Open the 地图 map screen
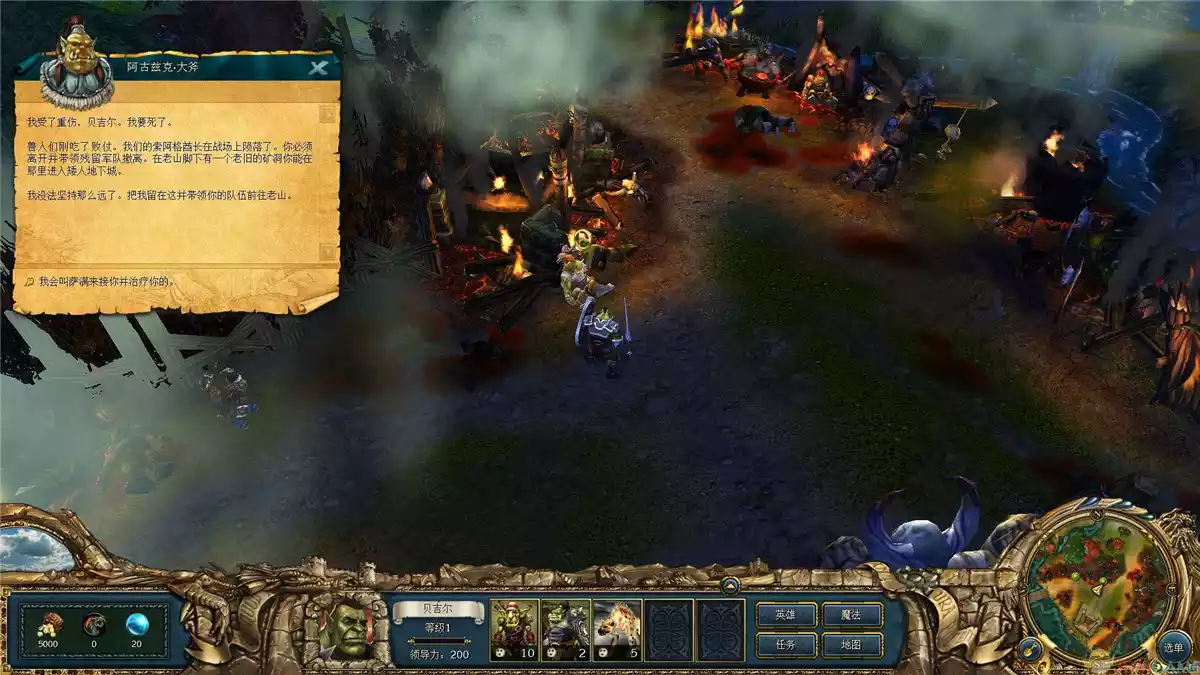The width and height of the screenshot is (1200, 675). [x=850, y=645]
